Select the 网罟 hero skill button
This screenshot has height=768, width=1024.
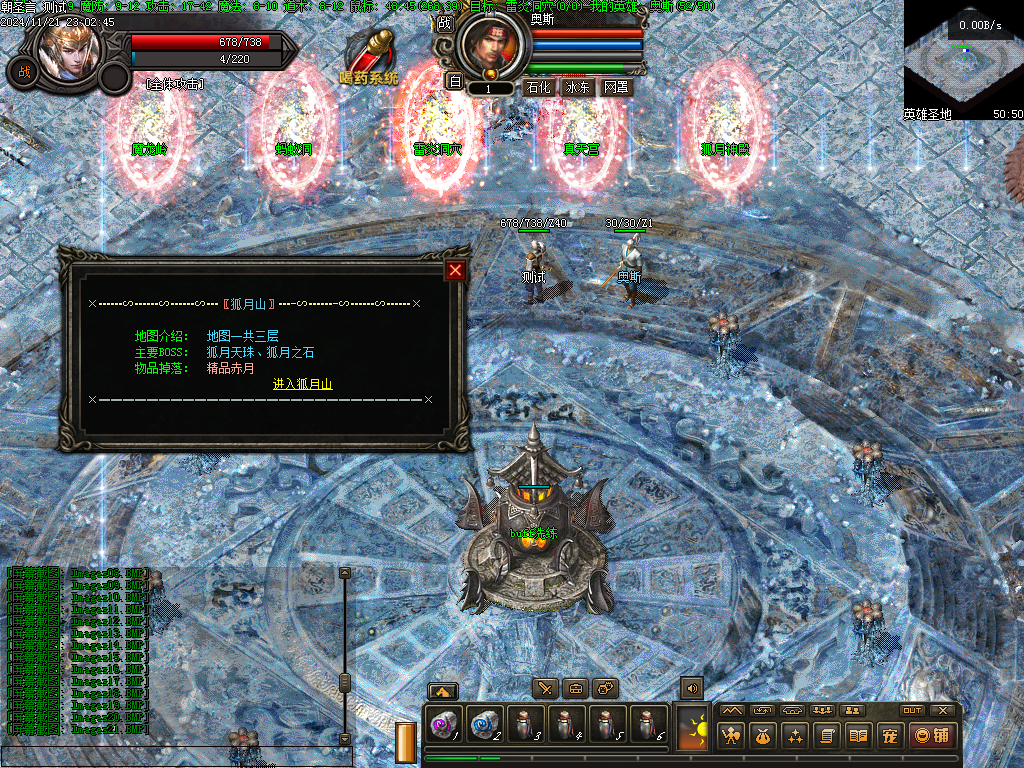tap(615, 87)
